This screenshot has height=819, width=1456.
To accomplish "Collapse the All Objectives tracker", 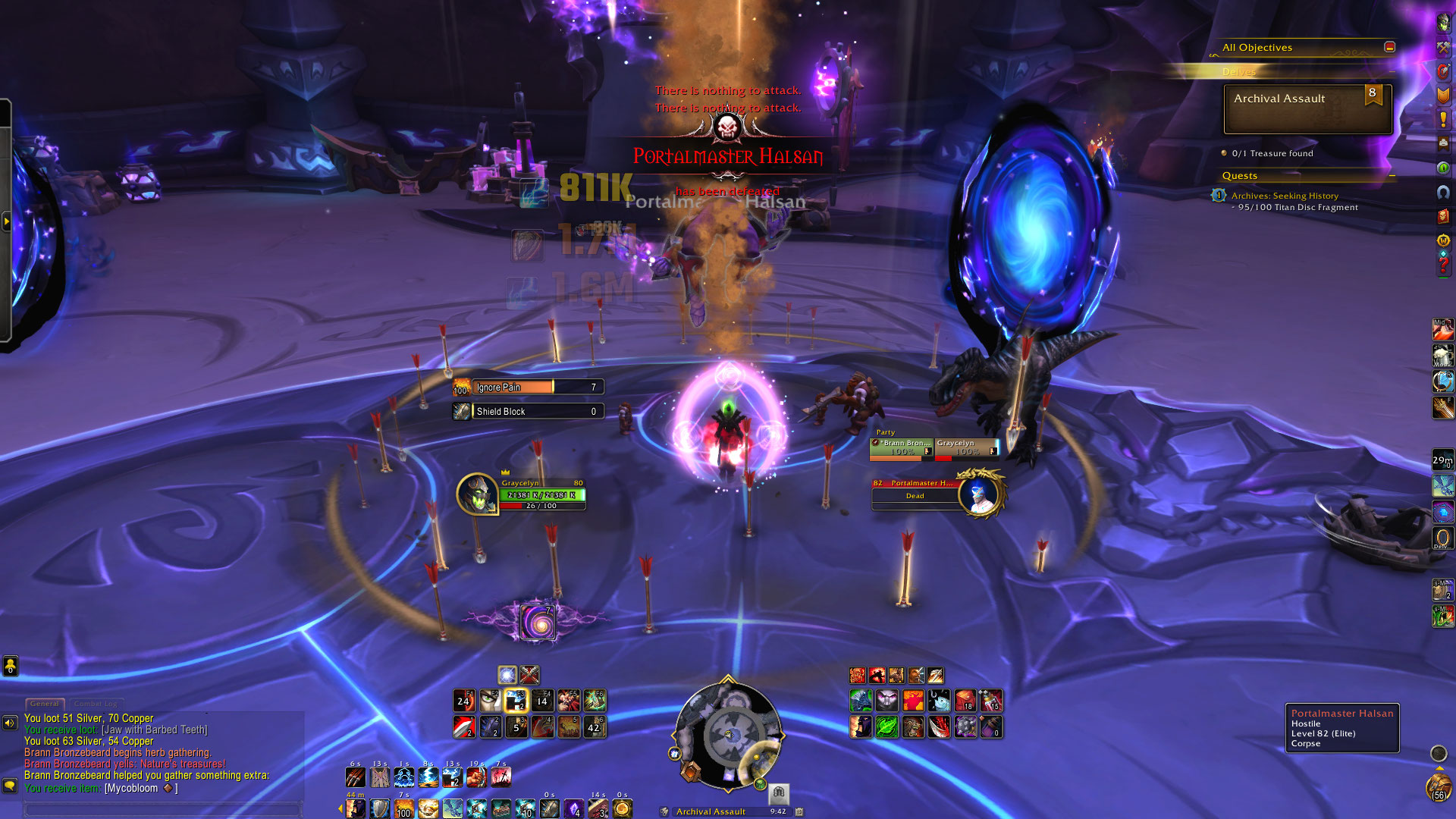I will 1389,47.
